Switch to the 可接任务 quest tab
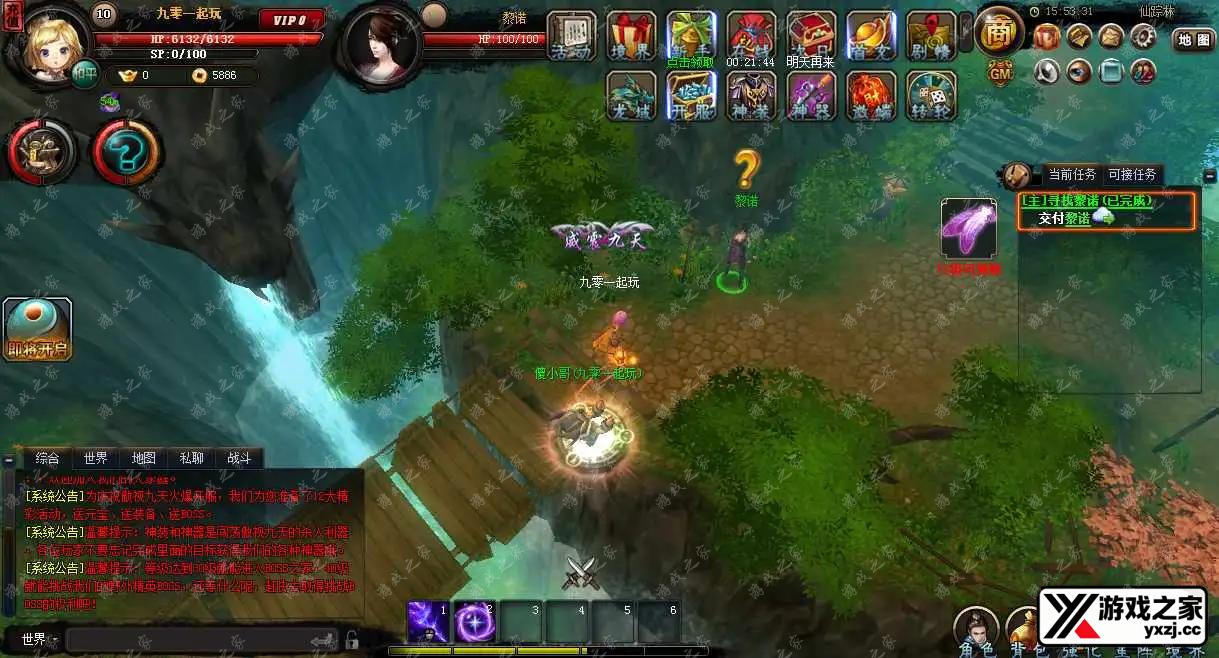 coord(1132,174)
